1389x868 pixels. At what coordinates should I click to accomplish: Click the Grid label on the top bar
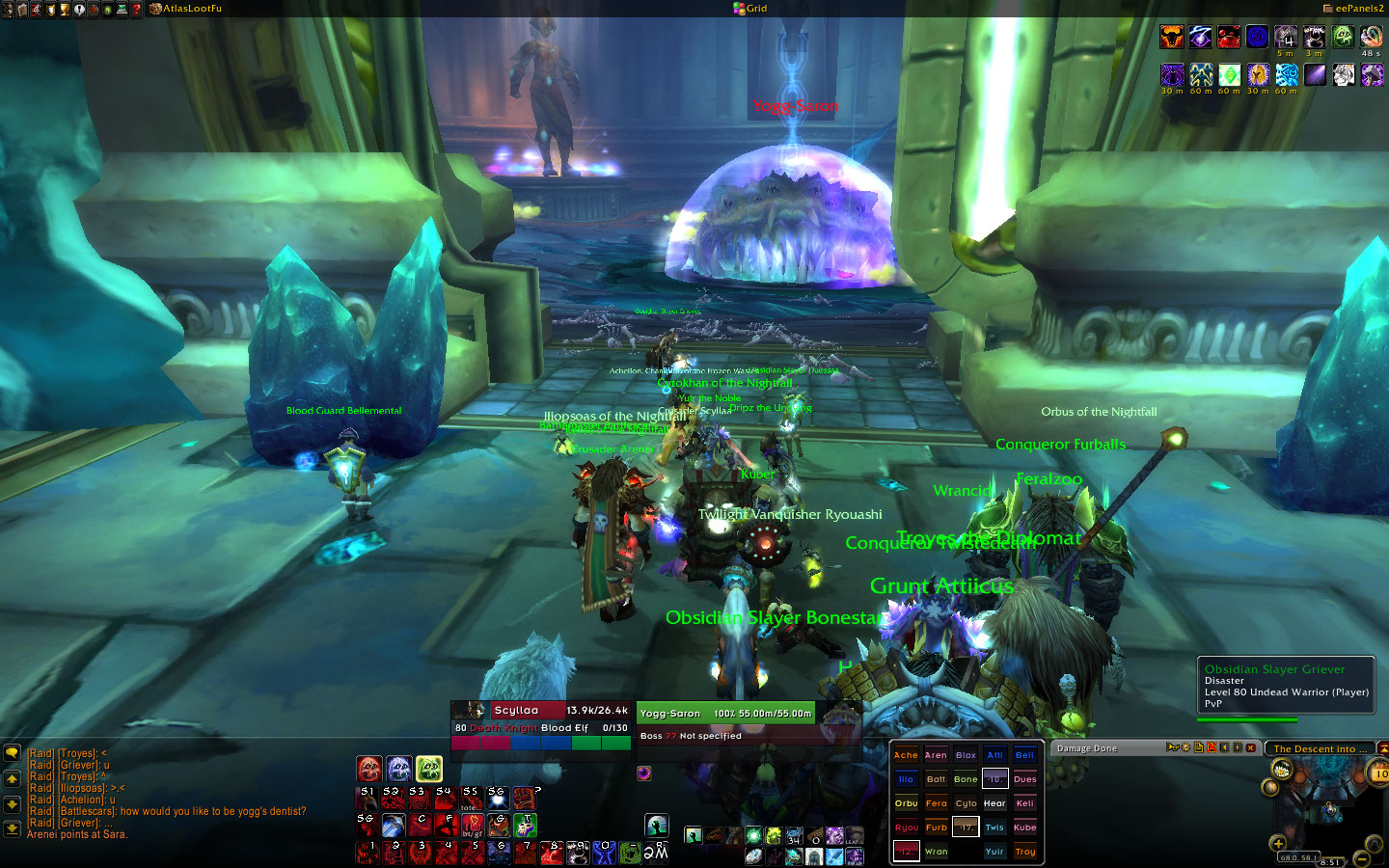coord(756,9)
